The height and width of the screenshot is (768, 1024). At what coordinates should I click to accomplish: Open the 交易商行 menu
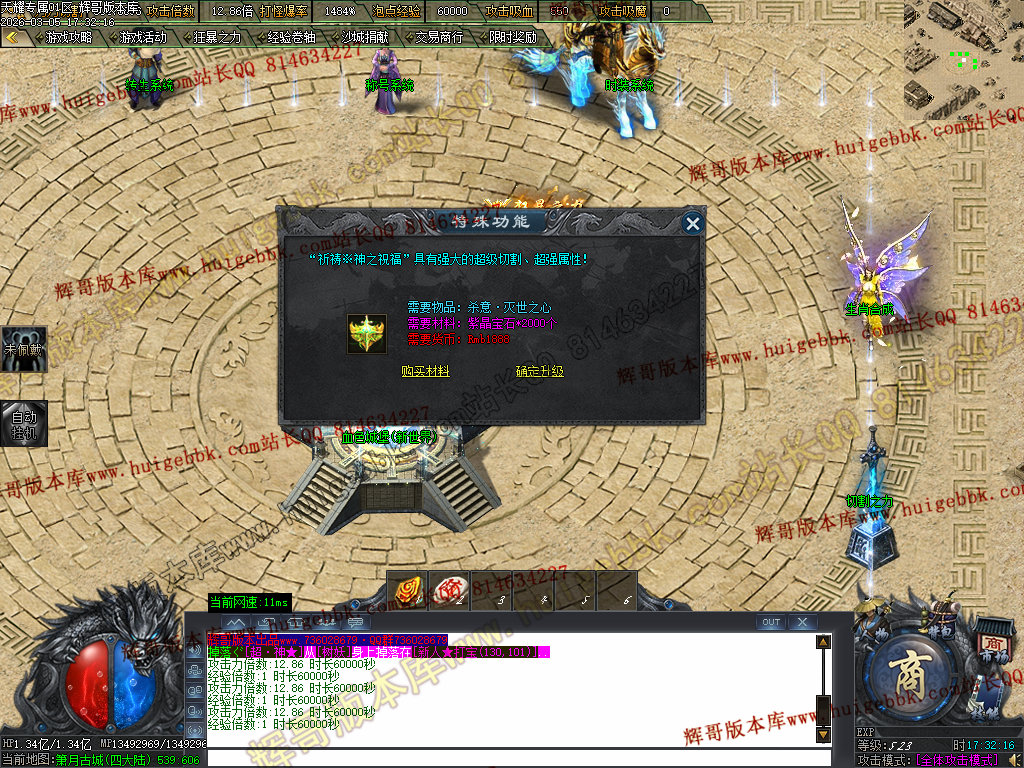coord(438,37)
